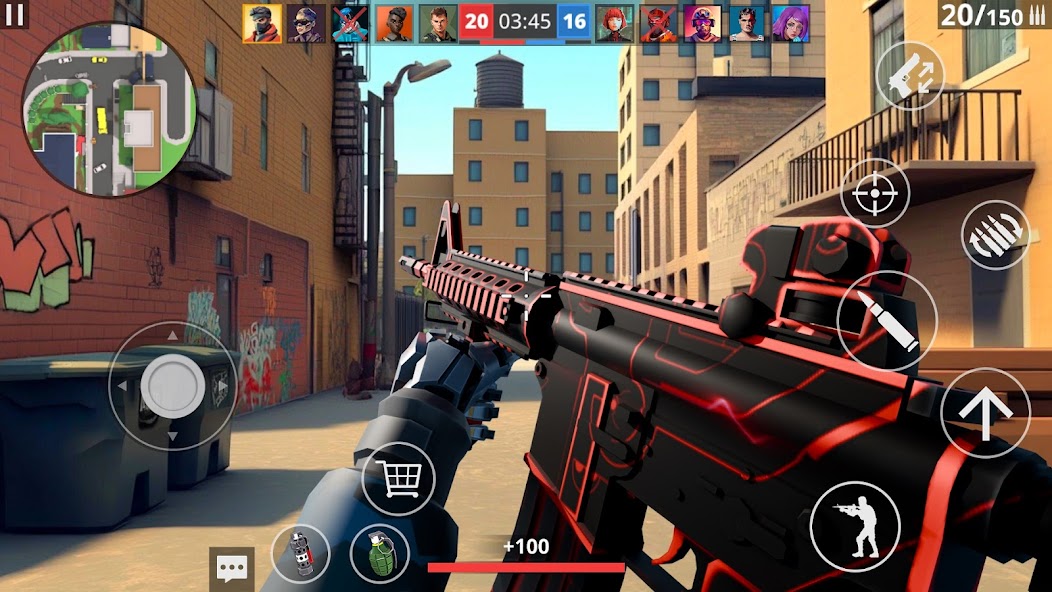
Task: Jump using the up arrow button
Action: [x=985, y=413]
